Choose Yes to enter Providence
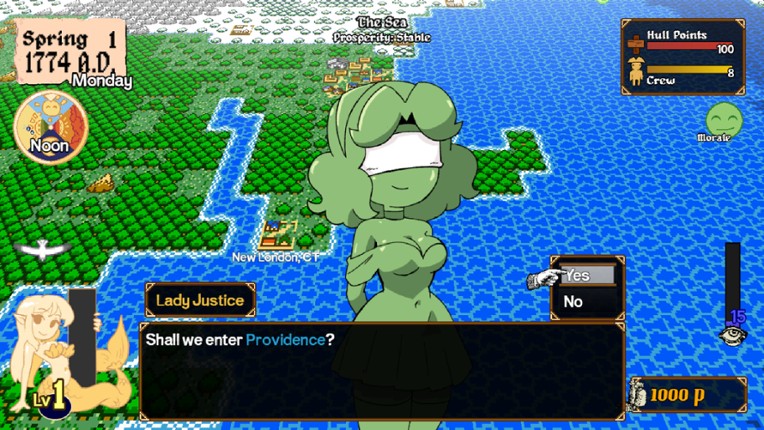Image resolution: width=764 pixels, height=430 pixels. [586, 276]
